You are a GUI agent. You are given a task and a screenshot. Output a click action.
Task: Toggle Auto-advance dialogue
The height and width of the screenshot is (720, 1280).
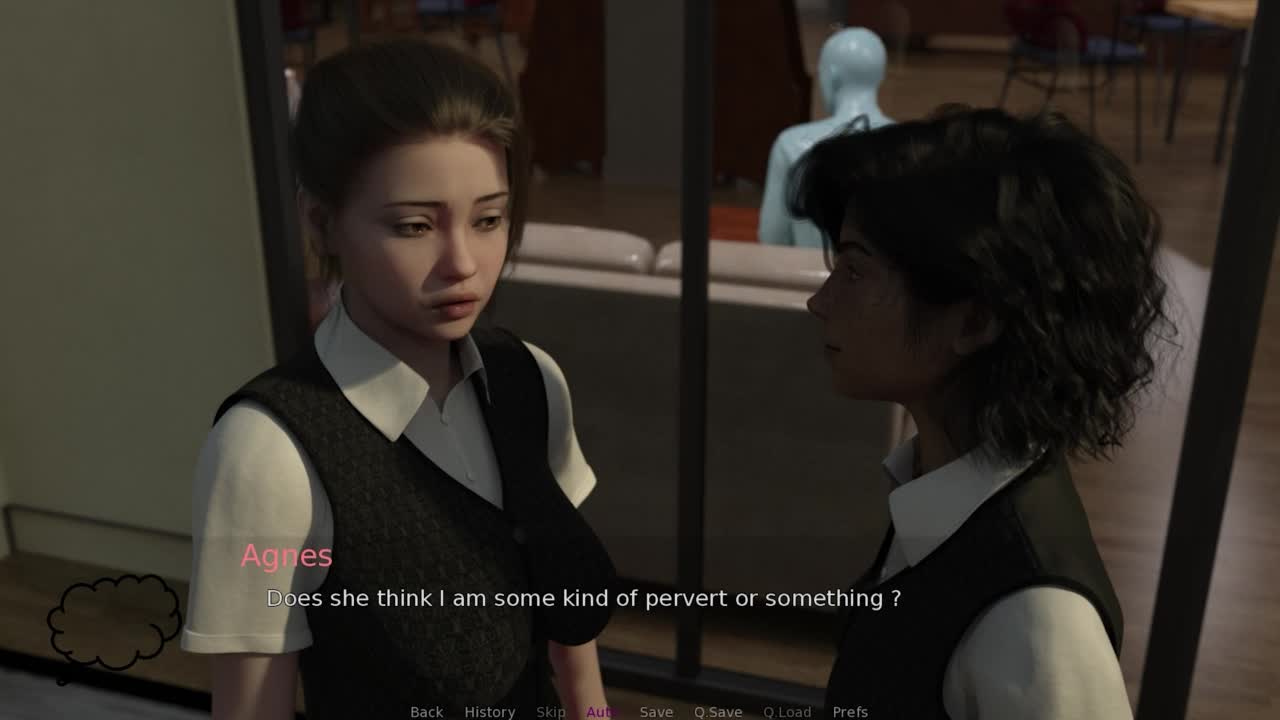tap(603, 711)
